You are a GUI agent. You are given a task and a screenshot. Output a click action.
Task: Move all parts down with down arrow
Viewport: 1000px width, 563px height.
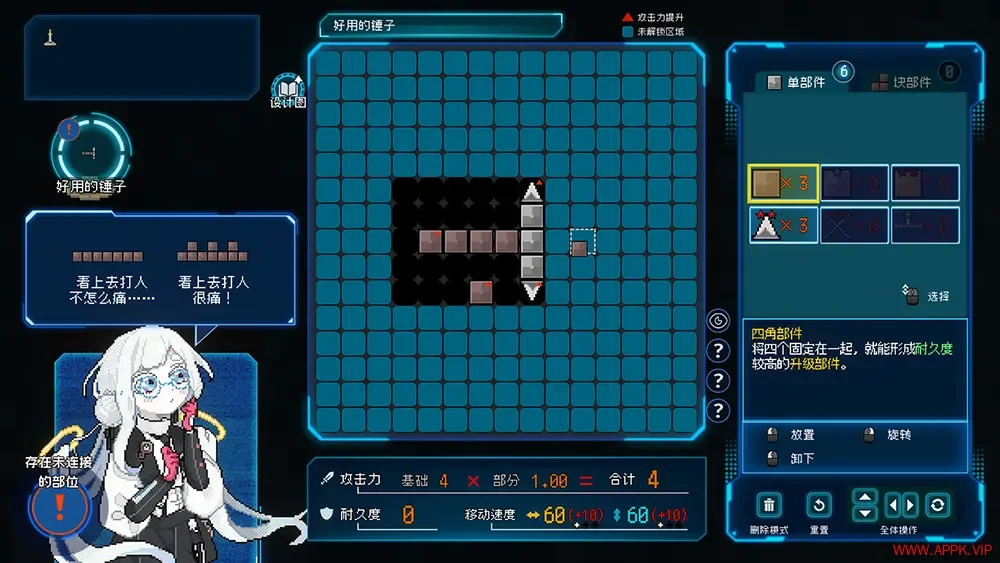(x=865, y=513)
